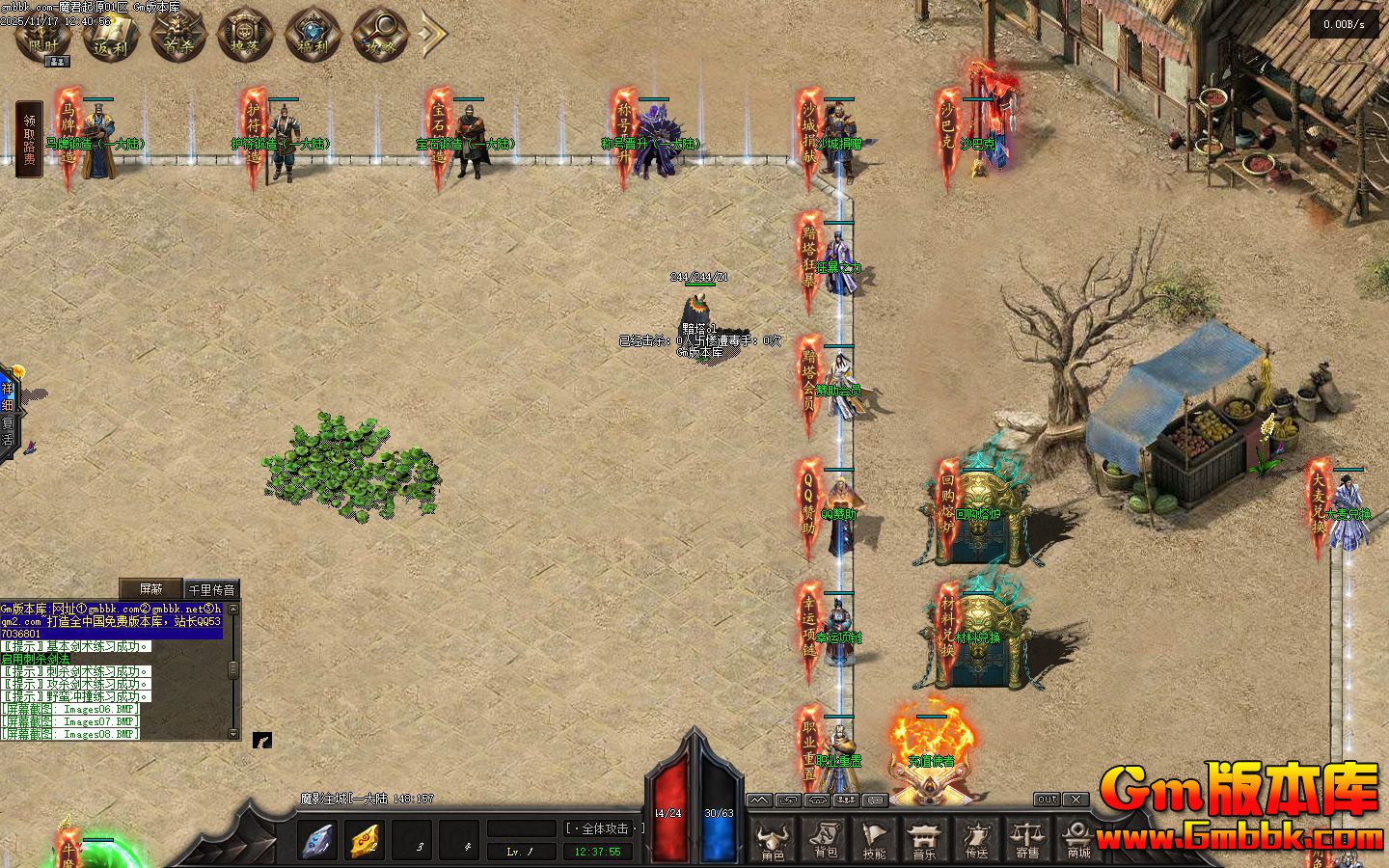
Task: Open the 返利 rebate menu
Action: click(x=111, y=38)
